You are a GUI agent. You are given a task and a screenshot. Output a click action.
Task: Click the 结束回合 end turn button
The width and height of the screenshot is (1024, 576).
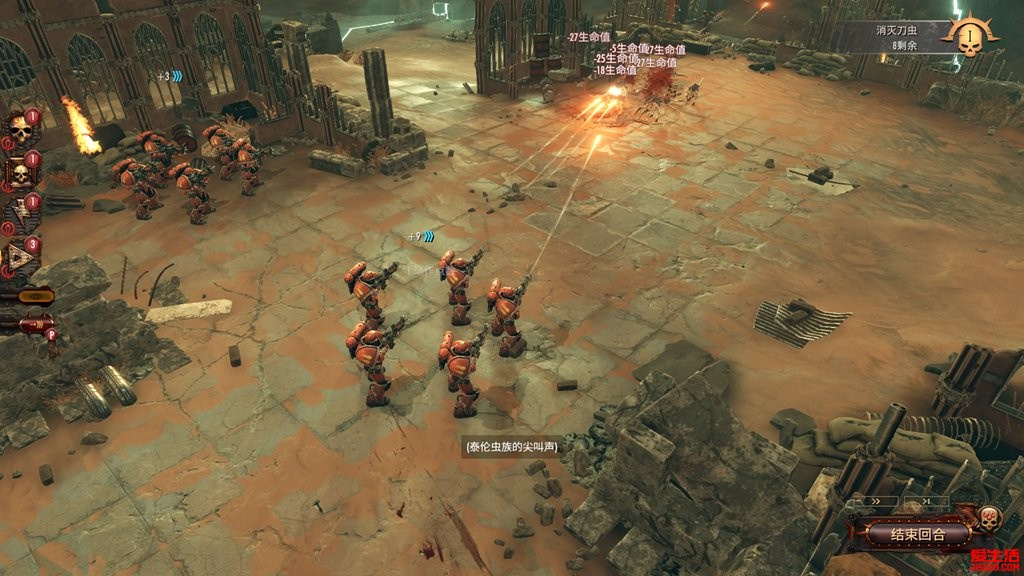point(917,535)
